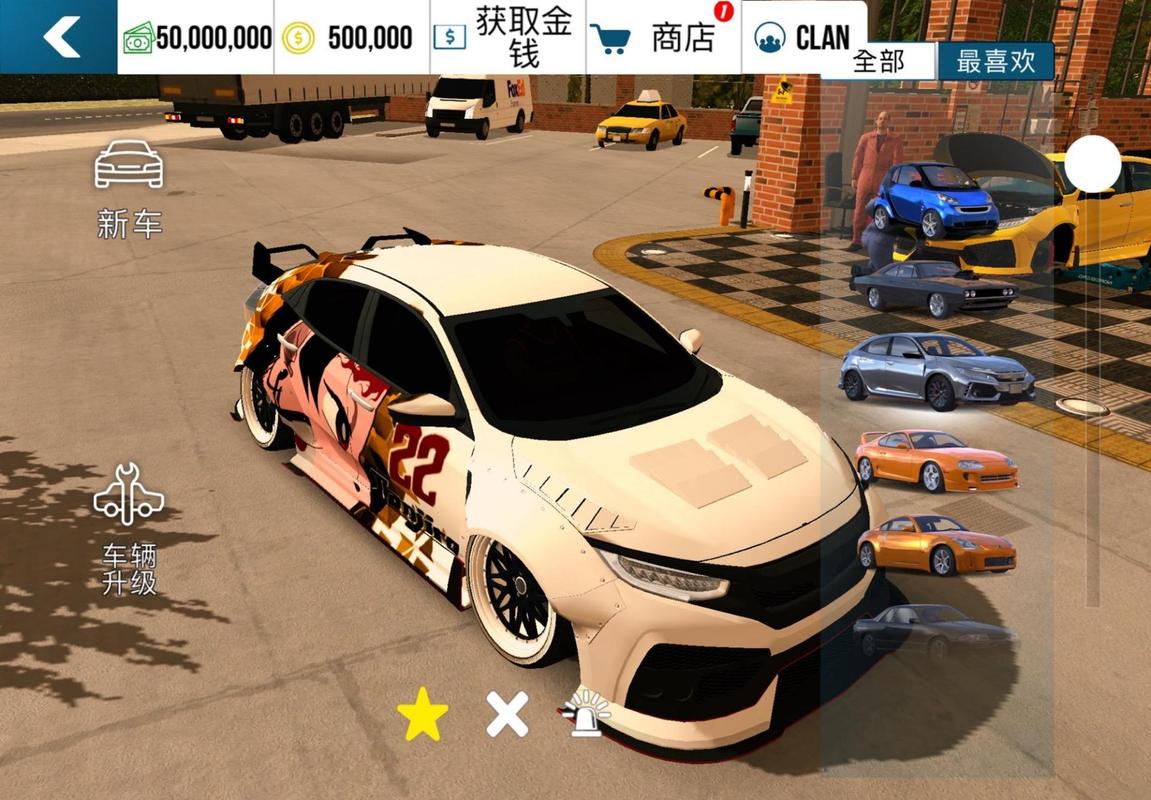
Task: Select the orange Supra with spoiler thumbnail
Action: pos(935,460)
